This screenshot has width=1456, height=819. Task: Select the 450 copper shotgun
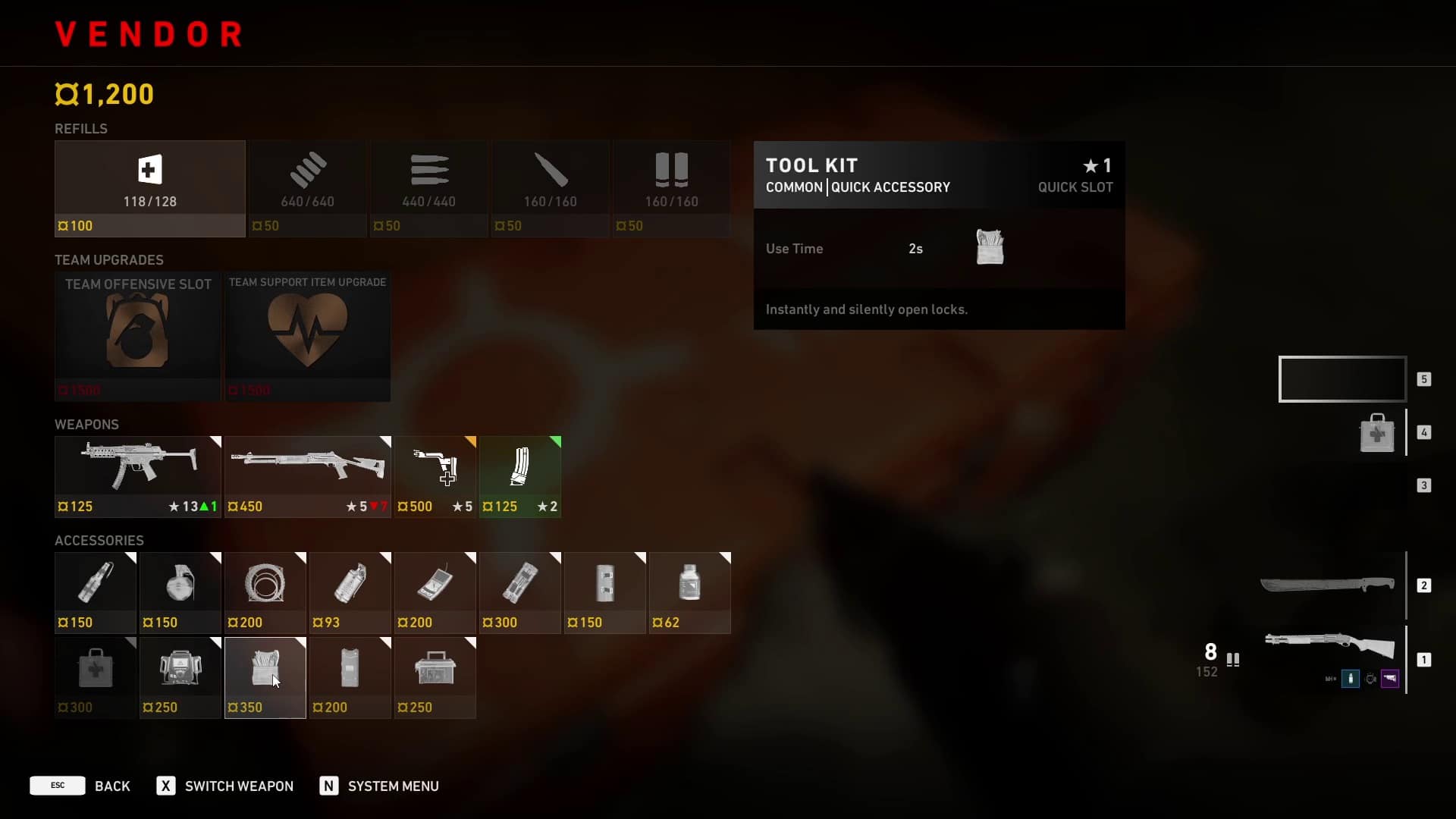[x=307, y=476]
